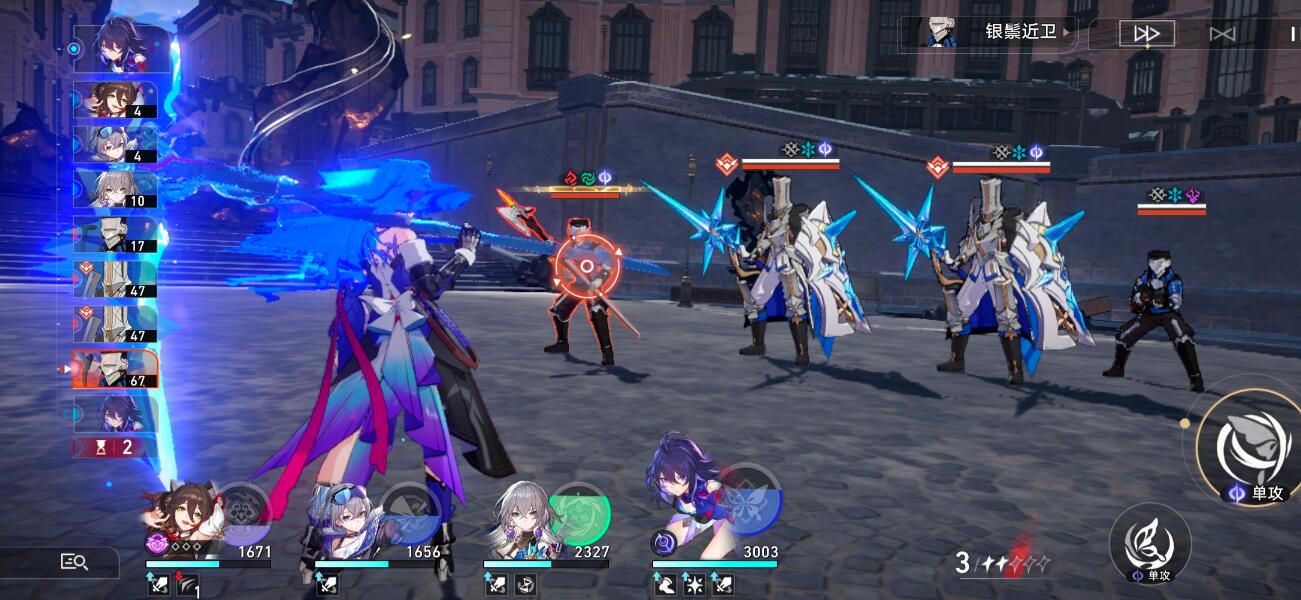Click the highlighted turn-order entry marked 67
This screenshot has height=600, width=1301.
click(x=115, y=370)
